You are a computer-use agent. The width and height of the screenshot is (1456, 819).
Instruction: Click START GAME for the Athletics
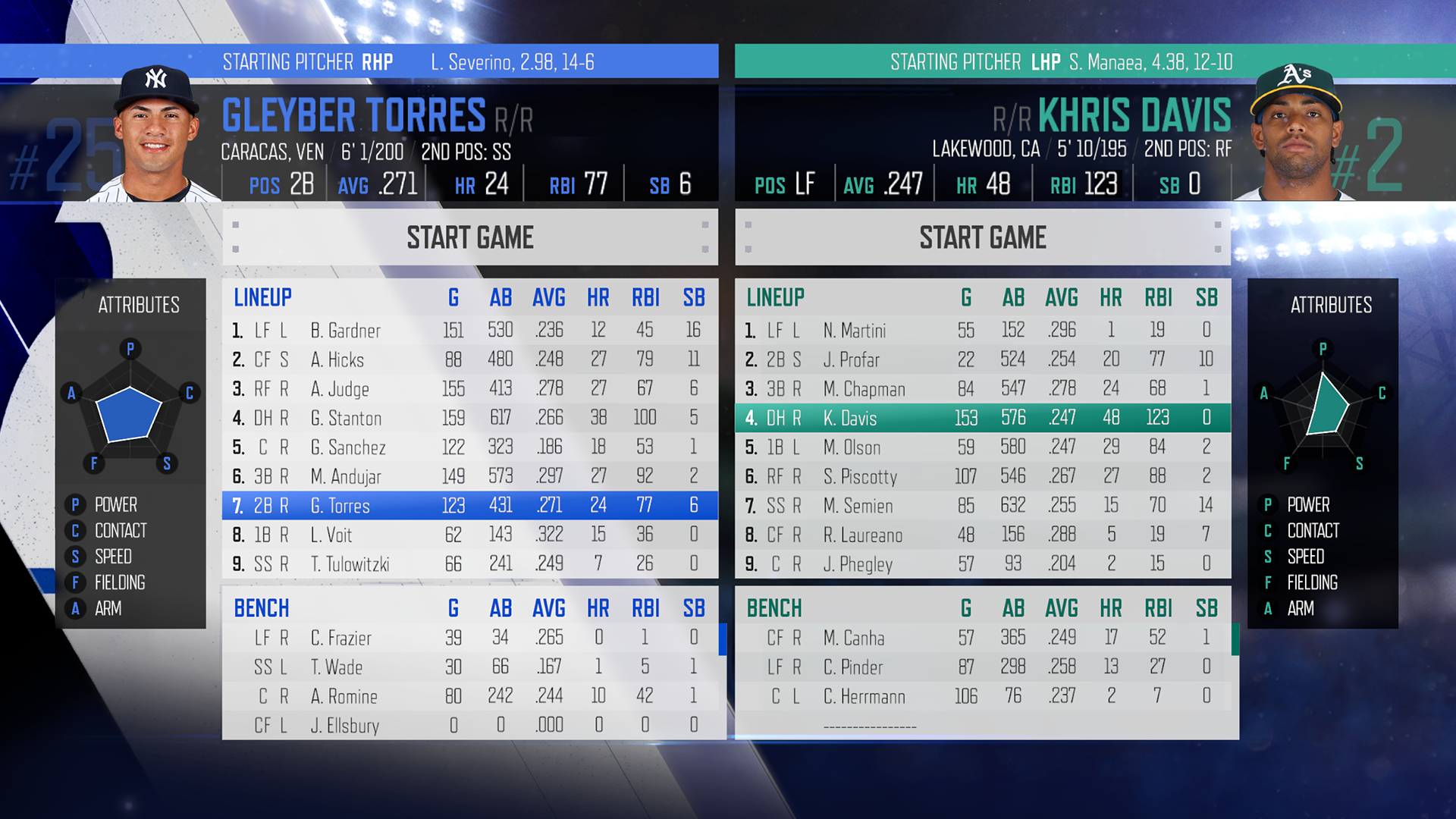[x=983, y=237]
